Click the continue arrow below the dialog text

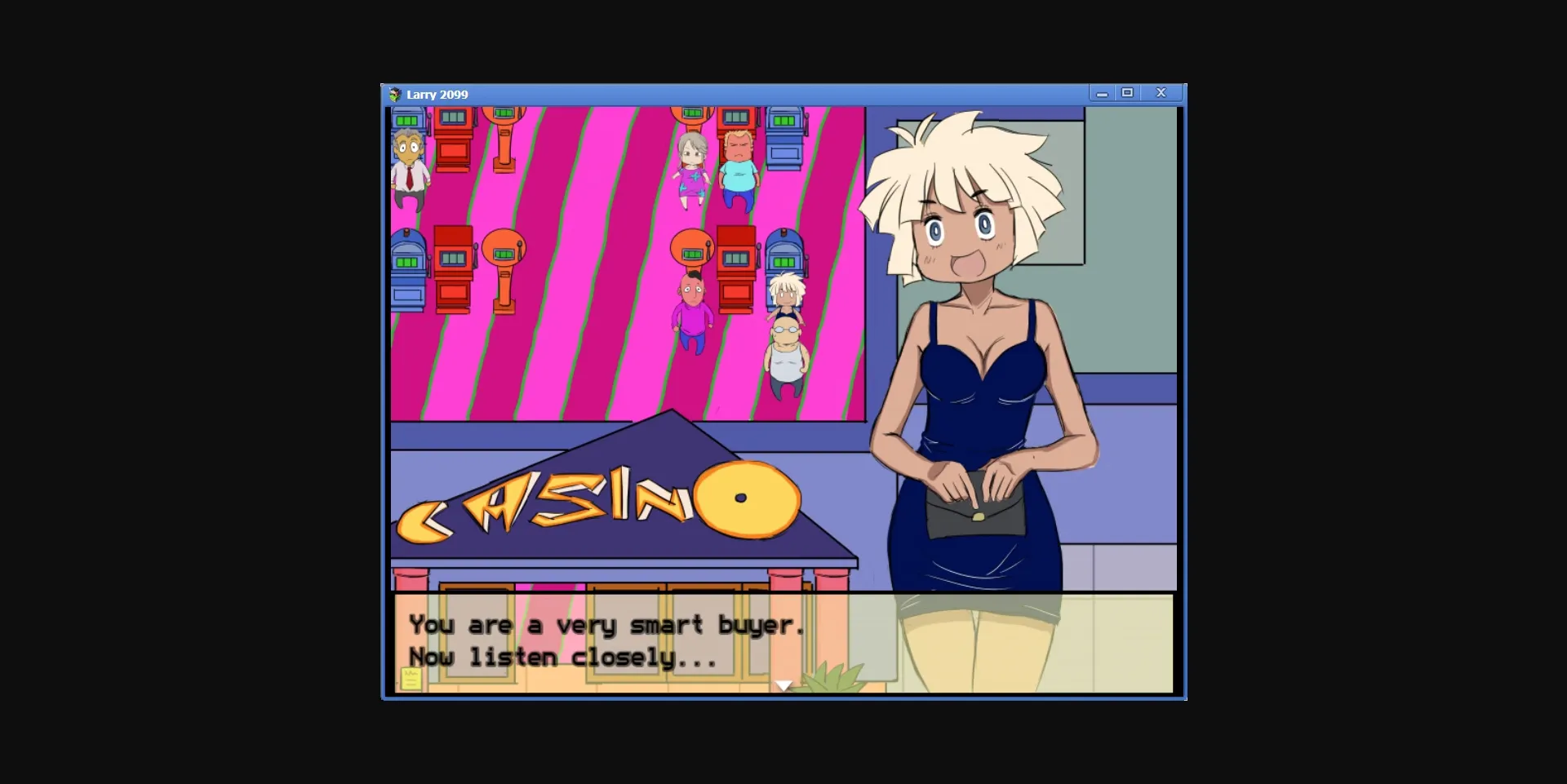tap(782, 685)
